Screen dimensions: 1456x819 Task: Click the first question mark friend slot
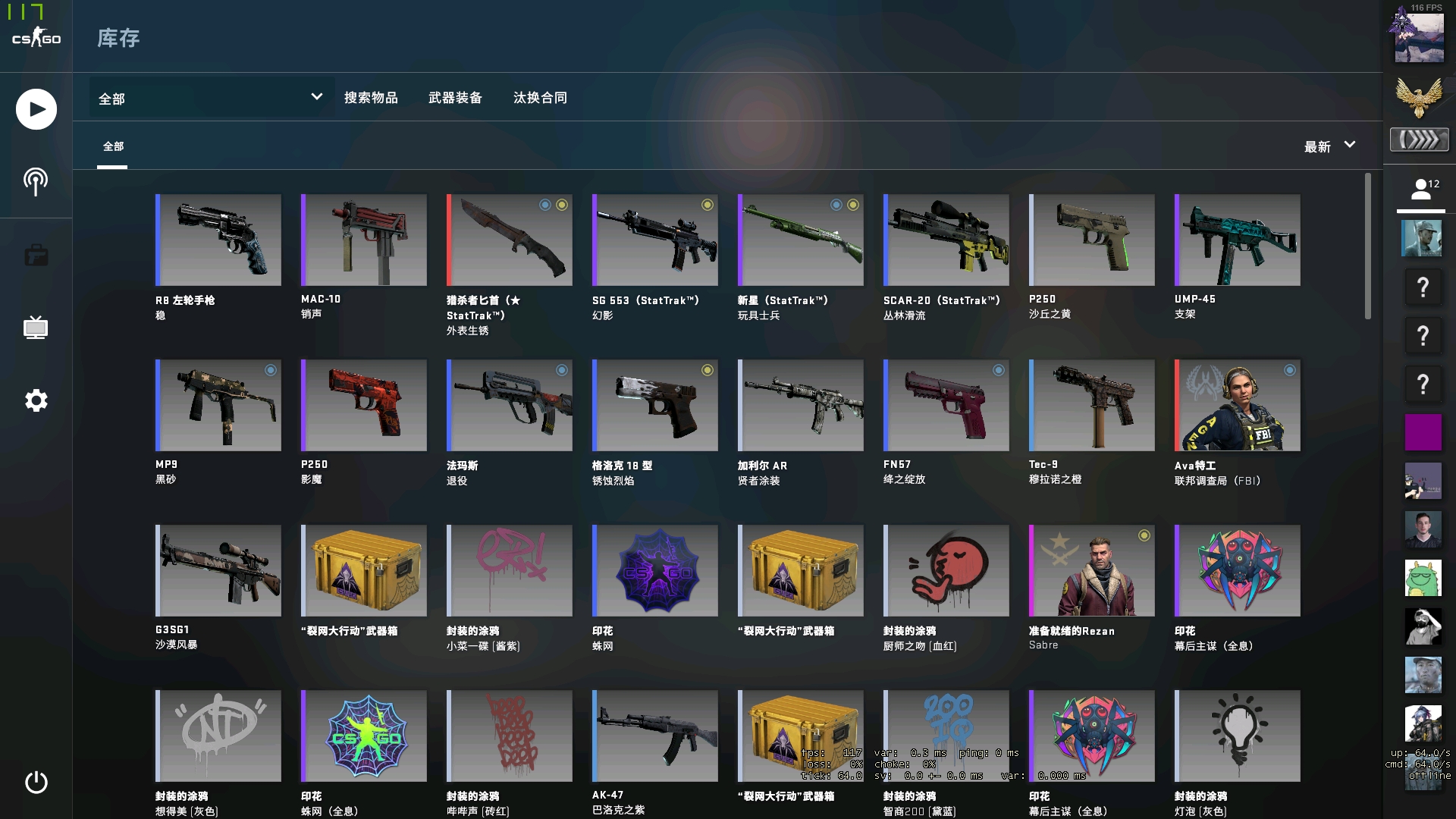click(1422, 287)
